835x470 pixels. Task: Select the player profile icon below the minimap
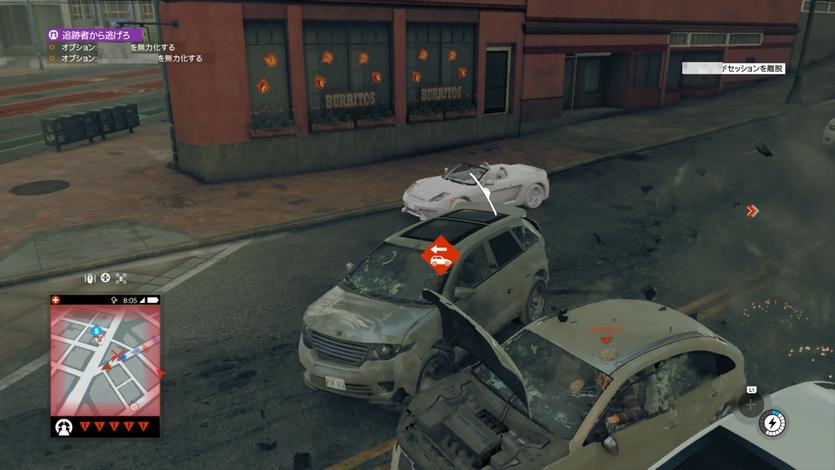tap(66, 427)
